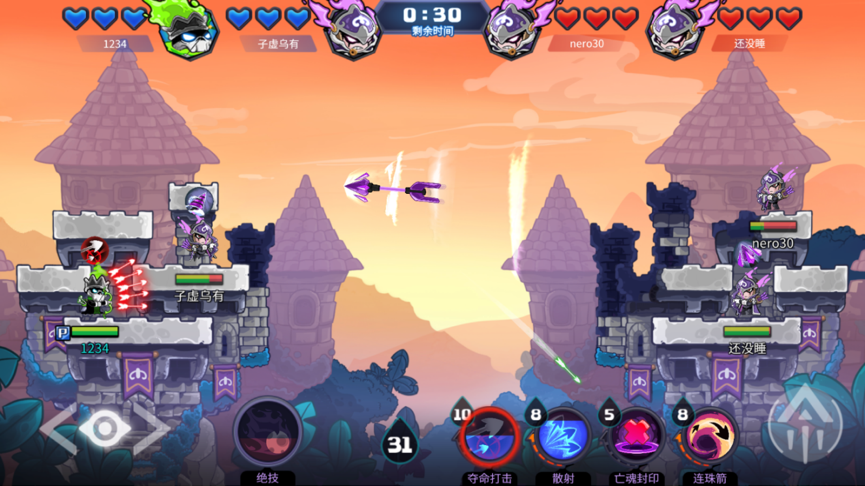Activate the 夺命打击 skill

pos(489,438)
